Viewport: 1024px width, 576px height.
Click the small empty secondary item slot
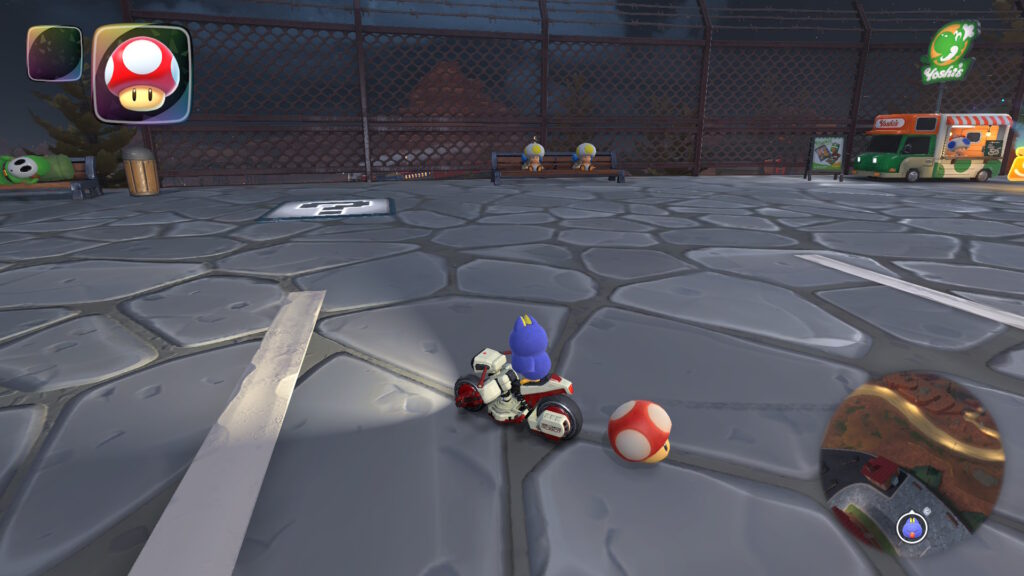pos(54,53)
